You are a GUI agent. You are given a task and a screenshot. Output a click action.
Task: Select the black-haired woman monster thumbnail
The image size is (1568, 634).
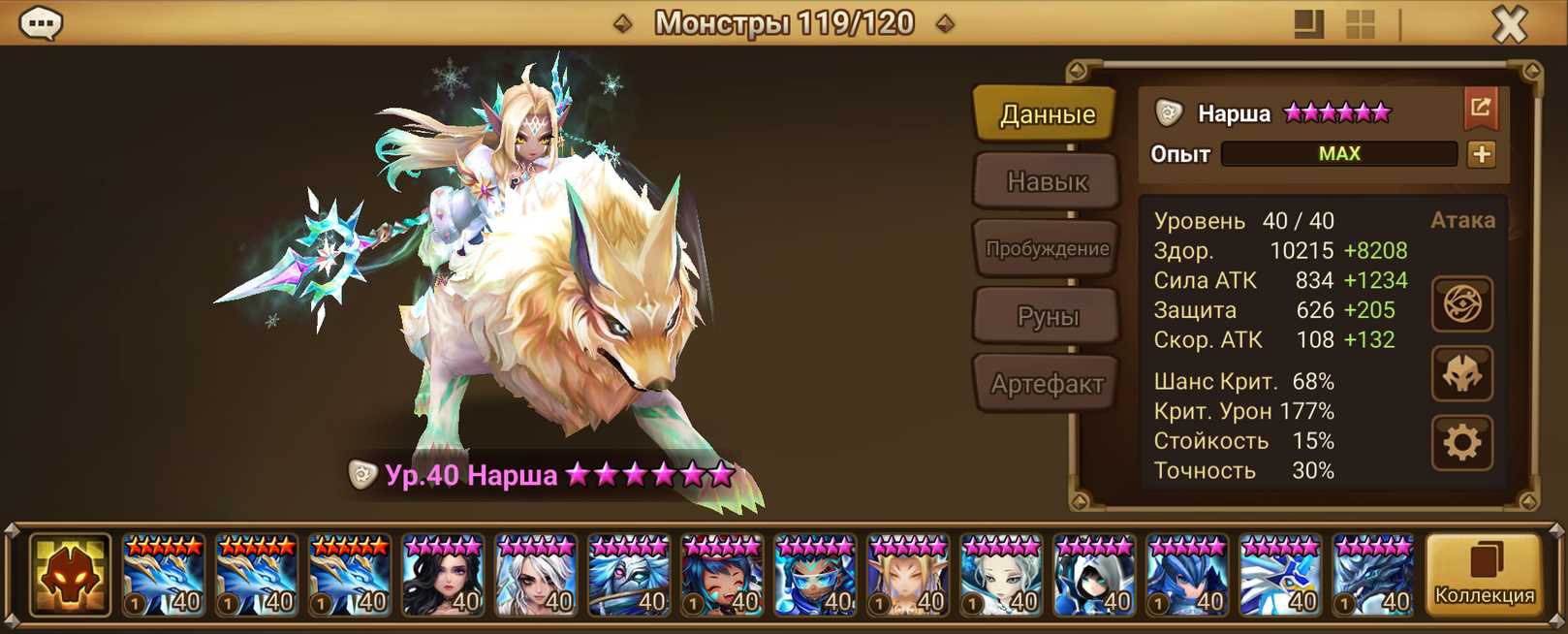coord(443,576)
